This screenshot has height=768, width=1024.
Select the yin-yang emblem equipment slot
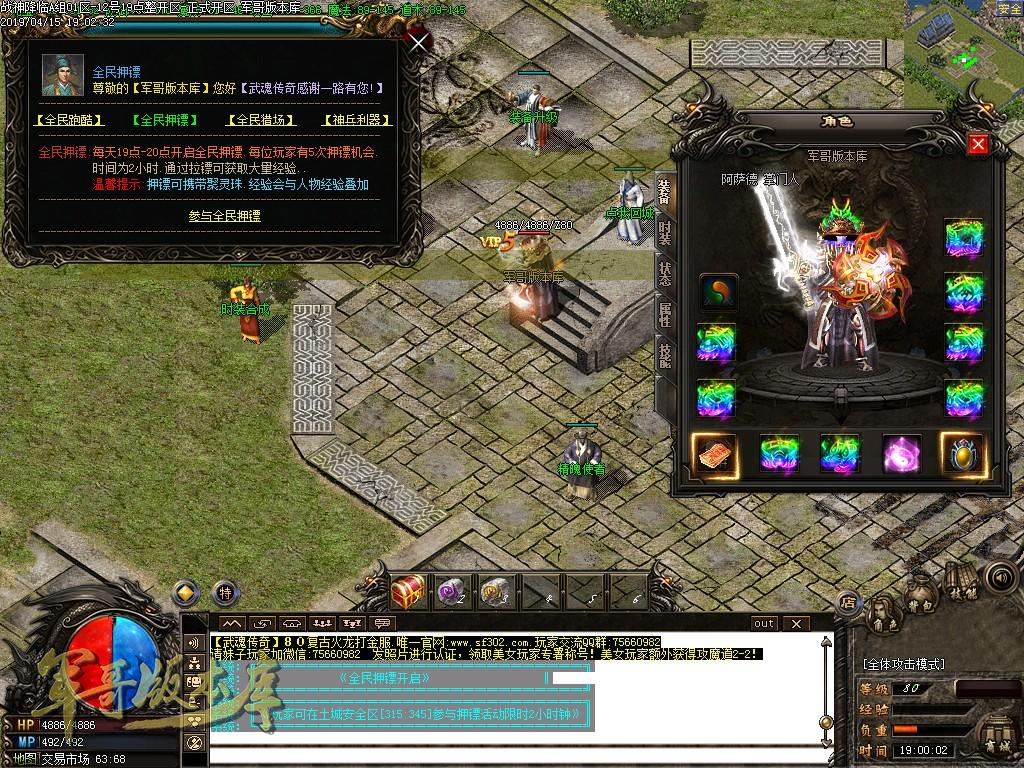point(718,292)
